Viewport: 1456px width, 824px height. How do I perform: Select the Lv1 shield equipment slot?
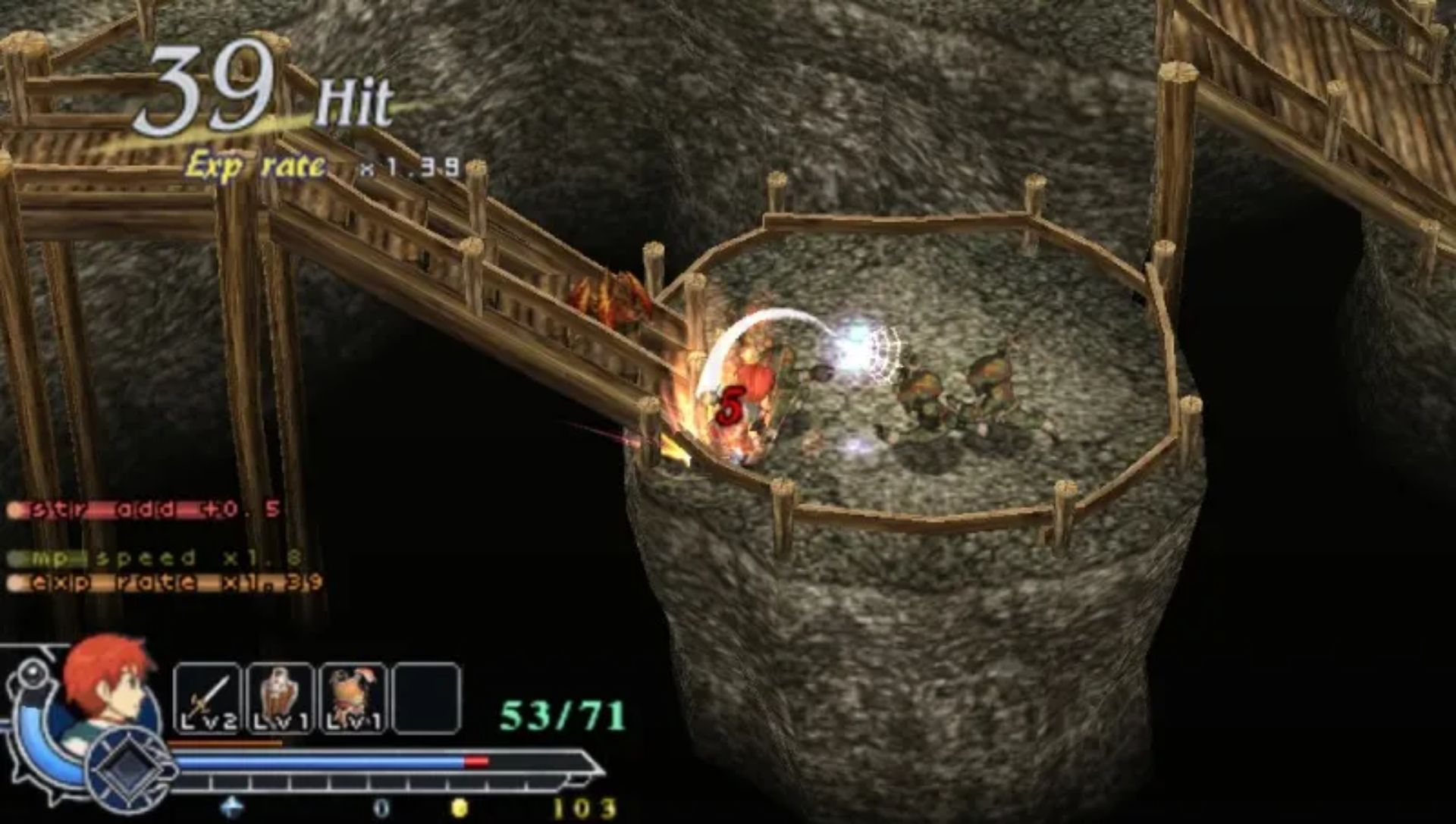tap(281, 699)
